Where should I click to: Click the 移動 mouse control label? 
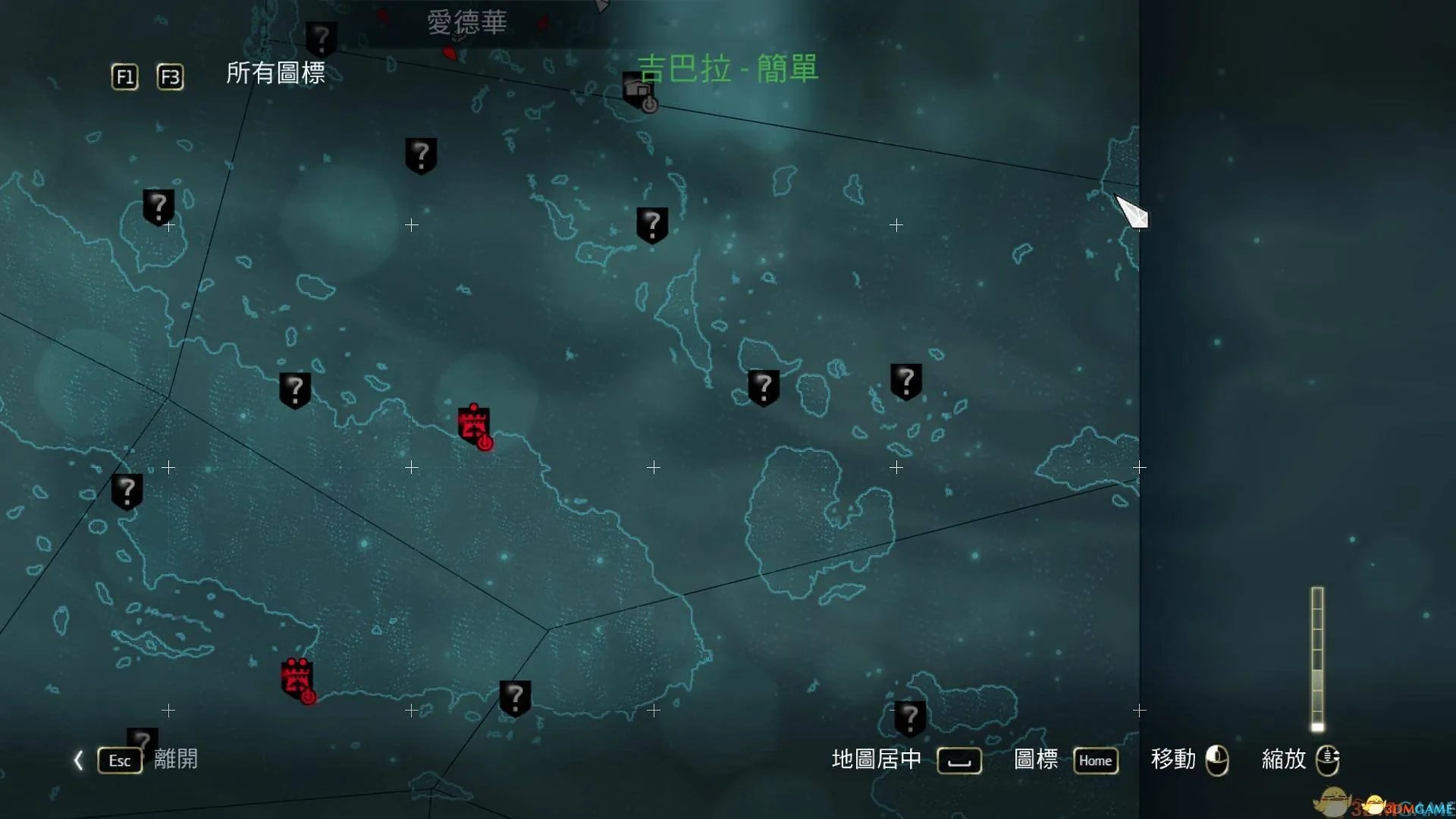tap(1172, 761)
